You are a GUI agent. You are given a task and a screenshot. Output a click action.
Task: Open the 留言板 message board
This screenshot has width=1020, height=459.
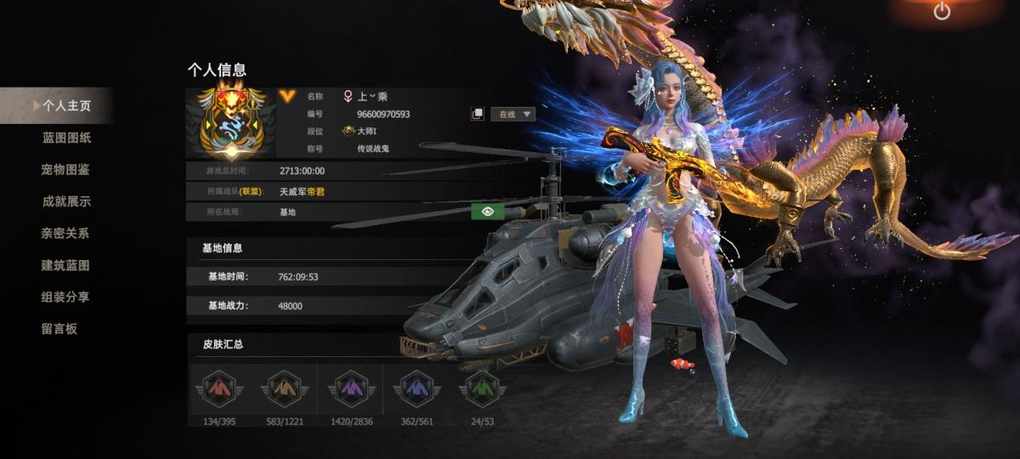click(x=59, y=329)
